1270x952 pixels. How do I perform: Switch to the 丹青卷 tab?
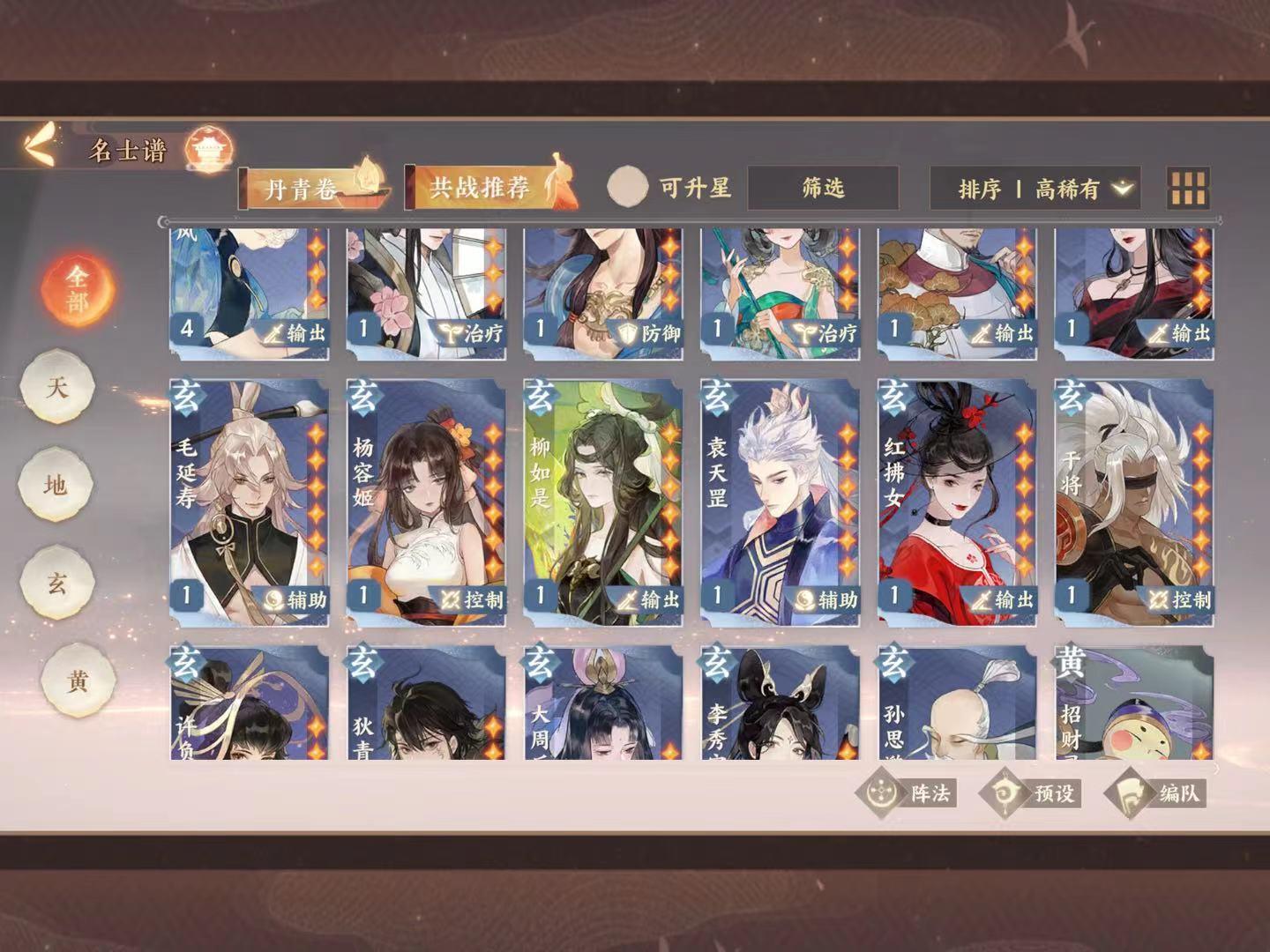(x=300, y=187)
